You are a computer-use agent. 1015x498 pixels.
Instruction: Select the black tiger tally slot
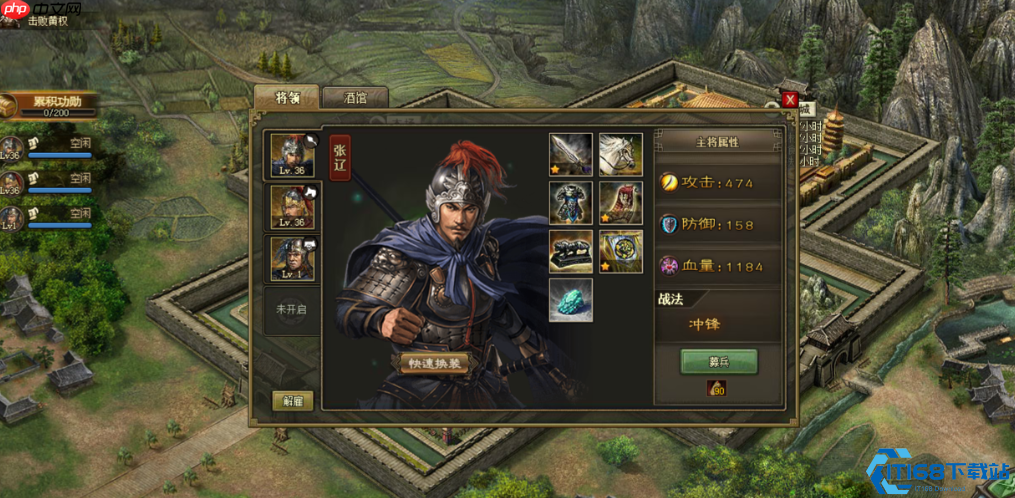(570, 251)
